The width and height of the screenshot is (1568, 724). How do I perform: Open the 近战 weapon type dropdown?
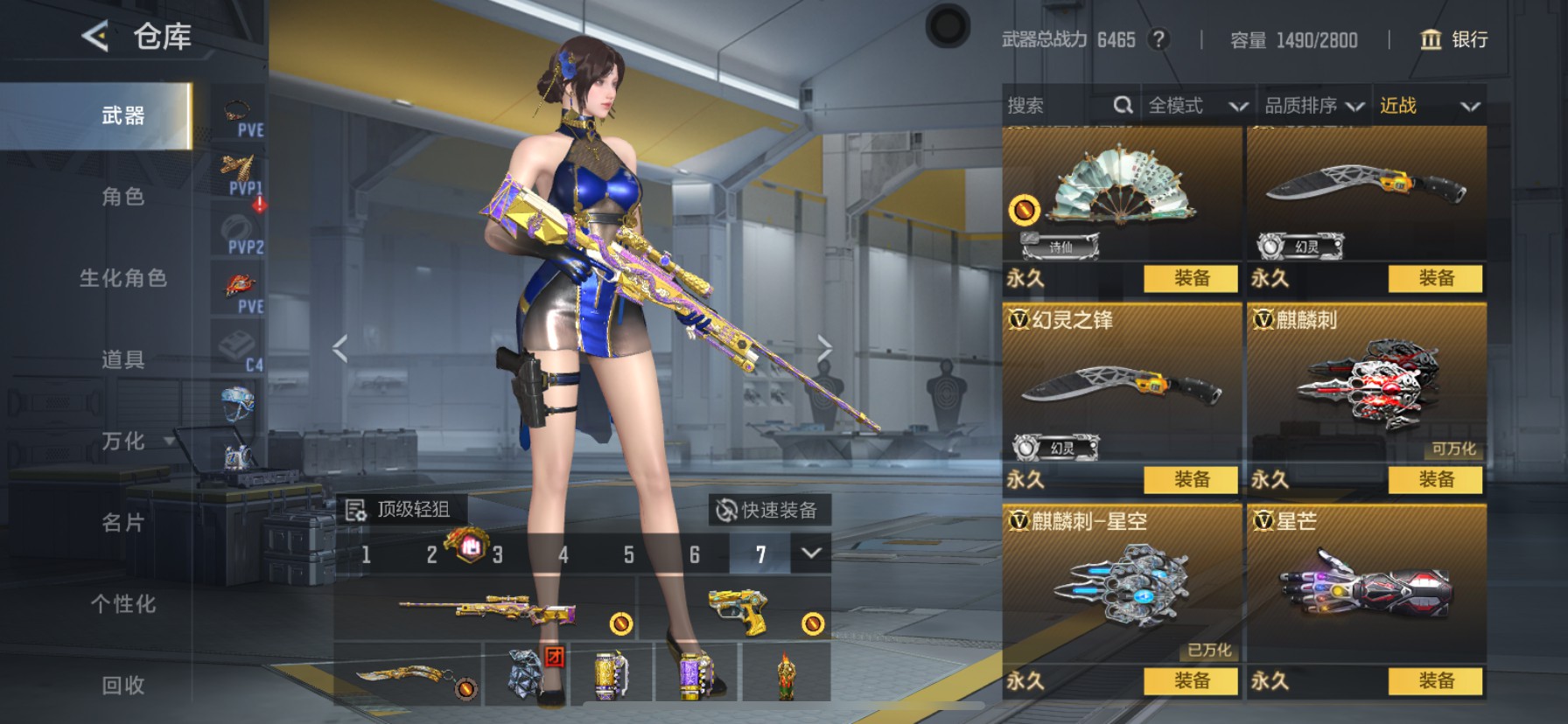(x=1429, y=106)
